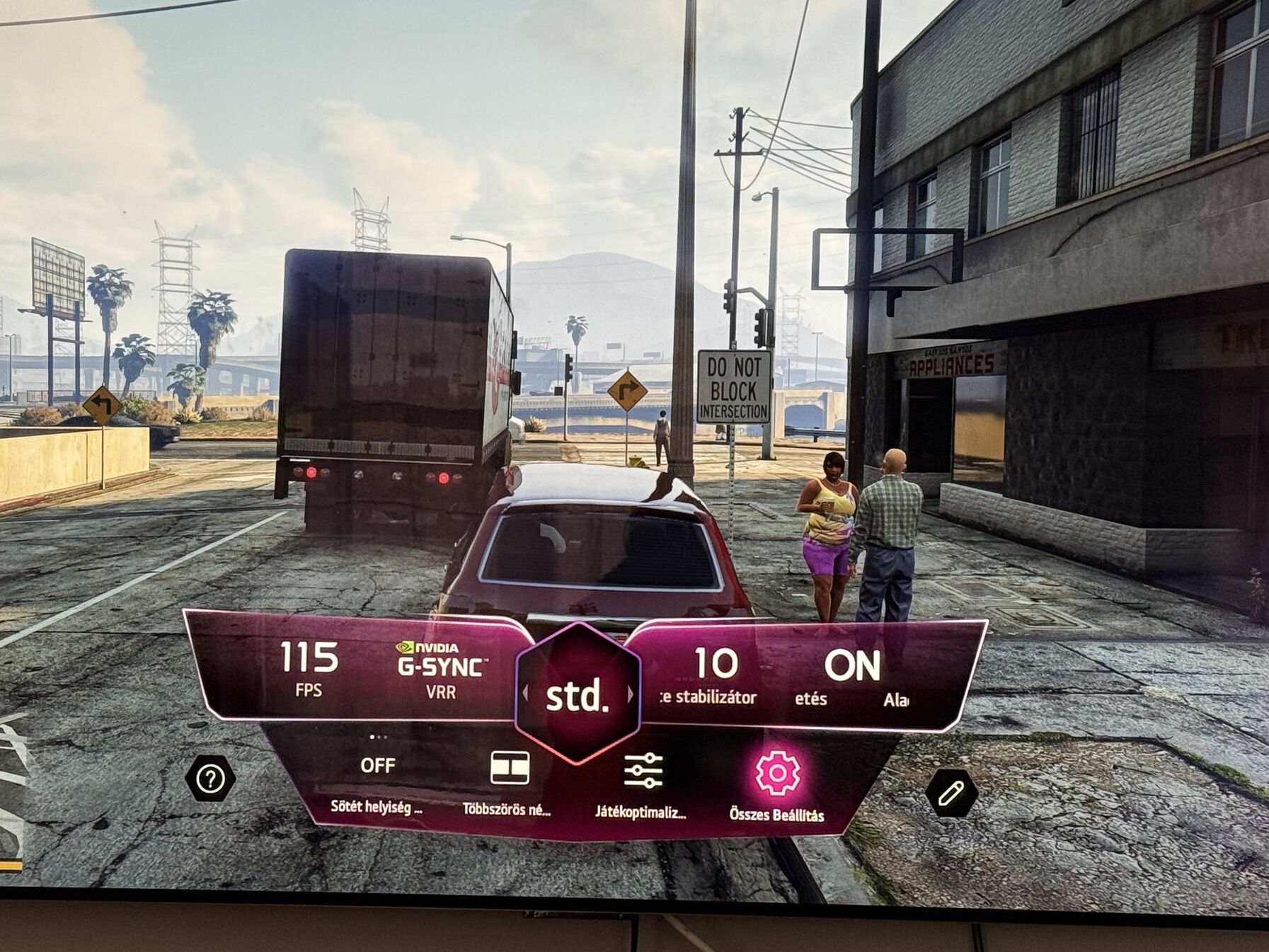
Task: Open the question mark help button
Action: click(x=210, y=779)
